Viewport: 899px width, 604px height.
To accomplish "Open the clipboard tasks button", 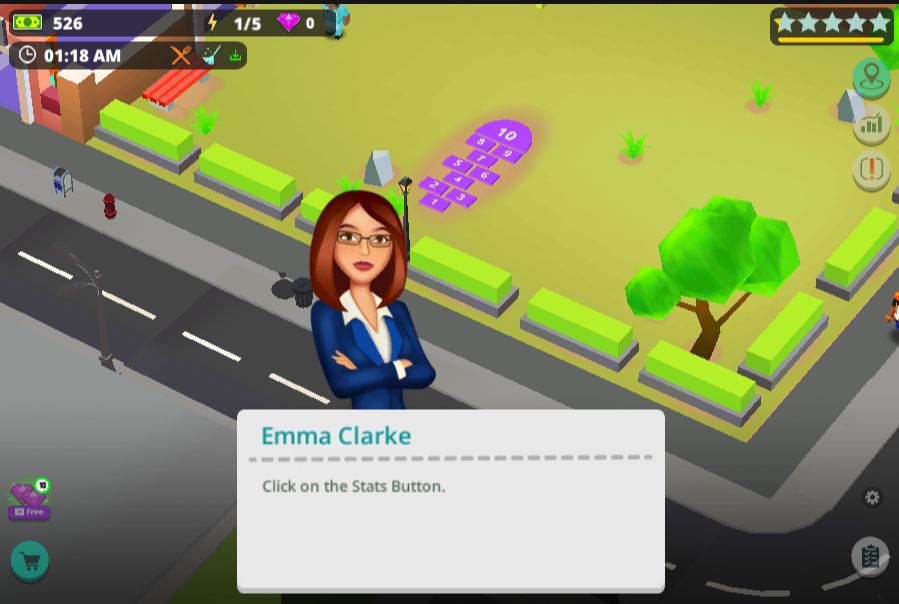I will pos(870,556).
